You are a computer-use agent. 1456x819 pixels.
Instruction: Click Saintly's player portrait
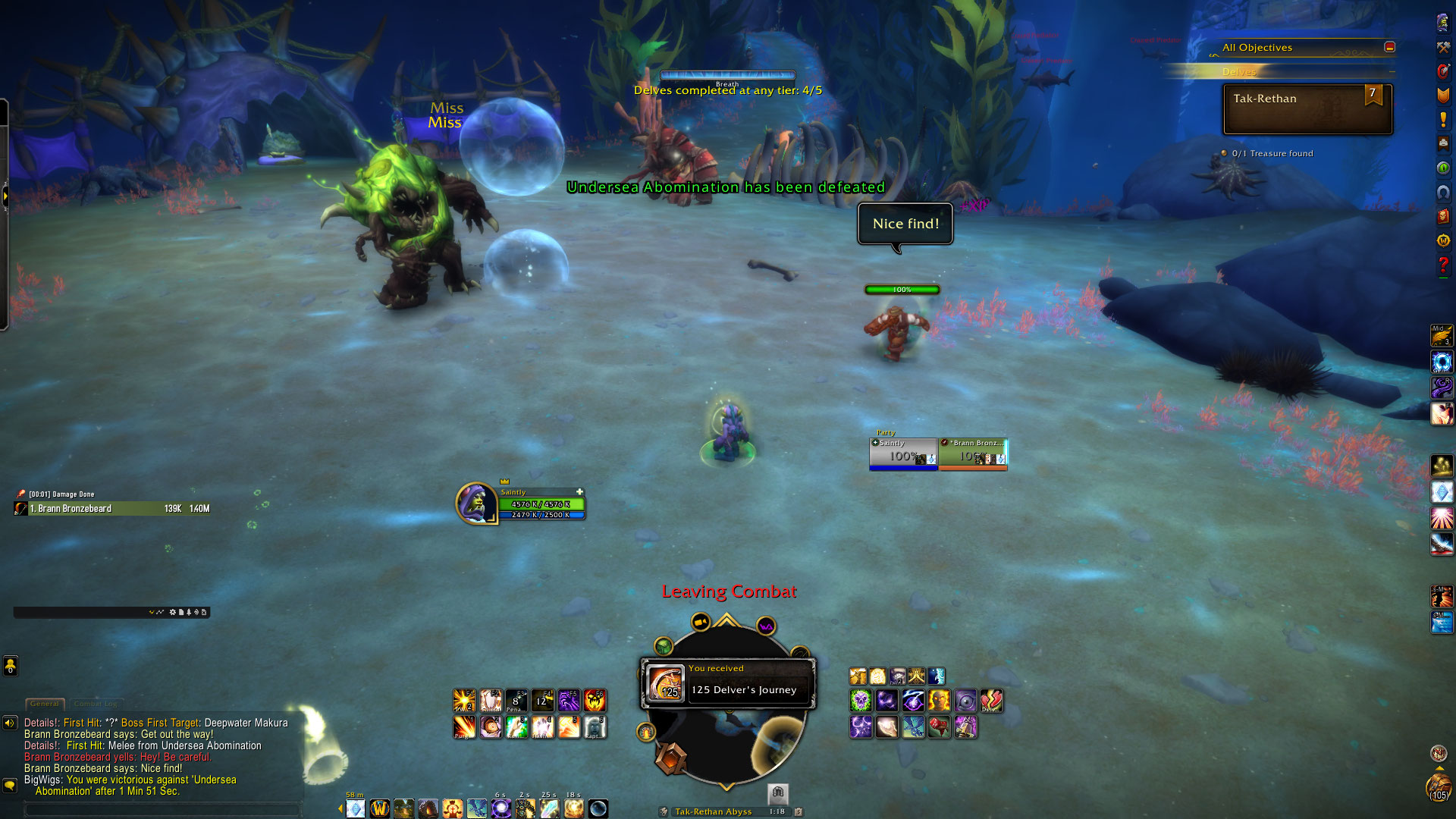tap(475, 503)
